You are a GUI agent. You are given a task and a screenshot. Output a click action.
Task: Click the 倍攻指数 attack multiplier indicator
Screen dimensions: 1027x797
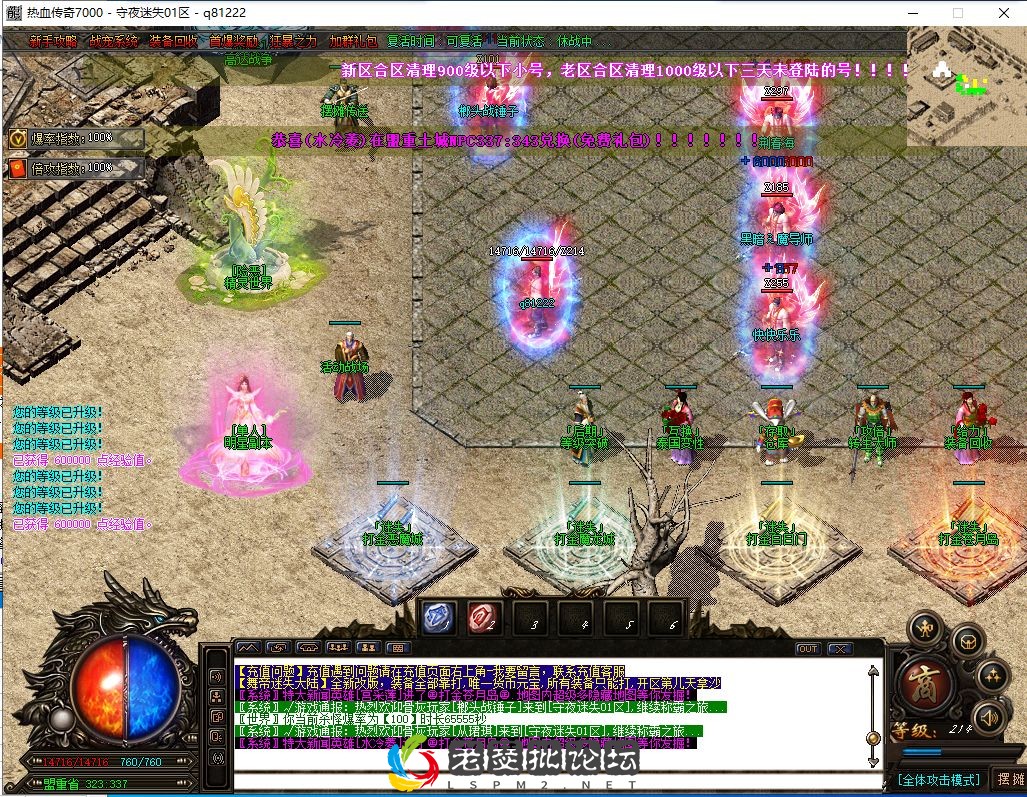click(76, 168)
